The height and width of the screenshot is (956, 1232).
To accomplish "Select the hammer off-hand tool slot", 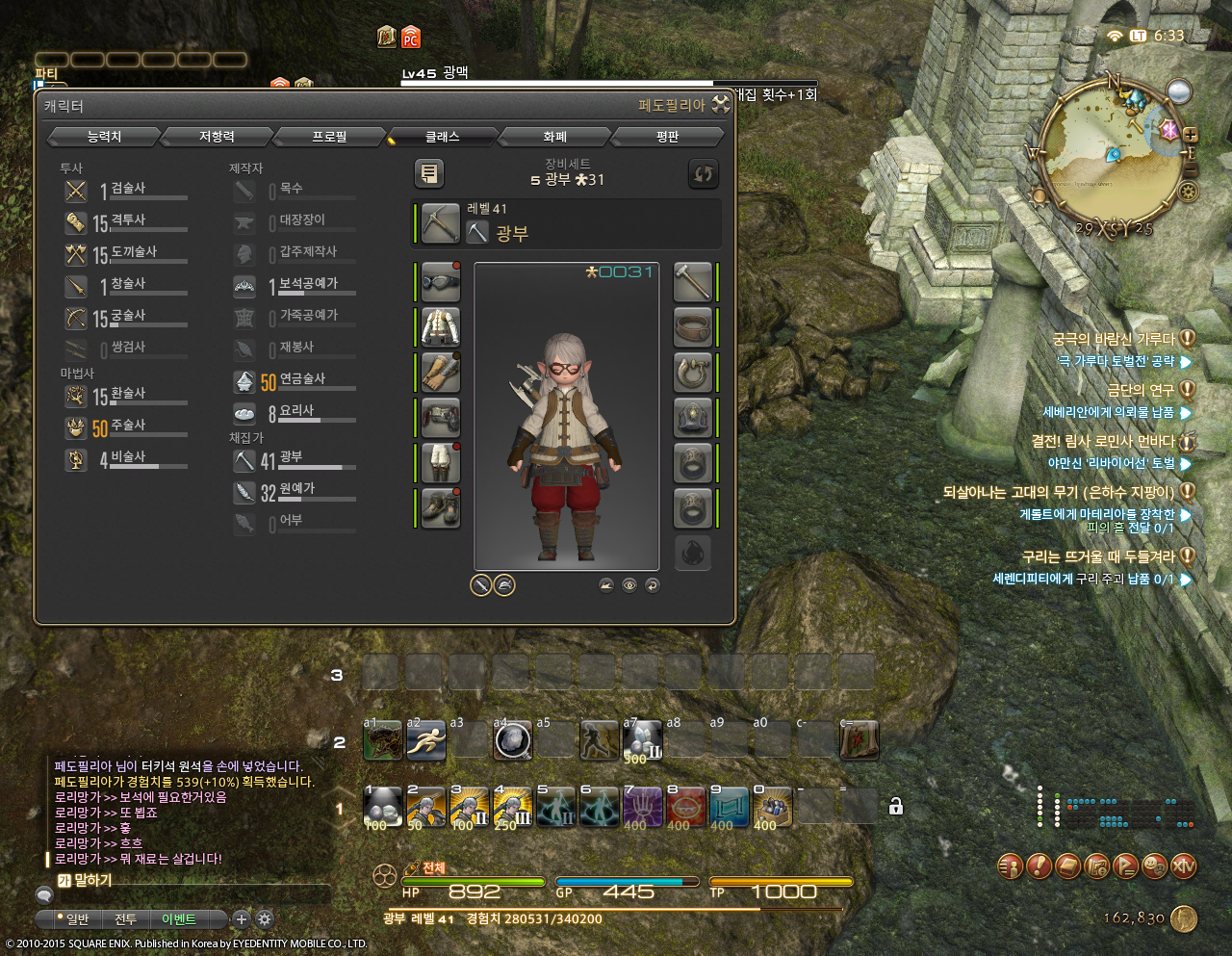I will [x=692, y=281].
